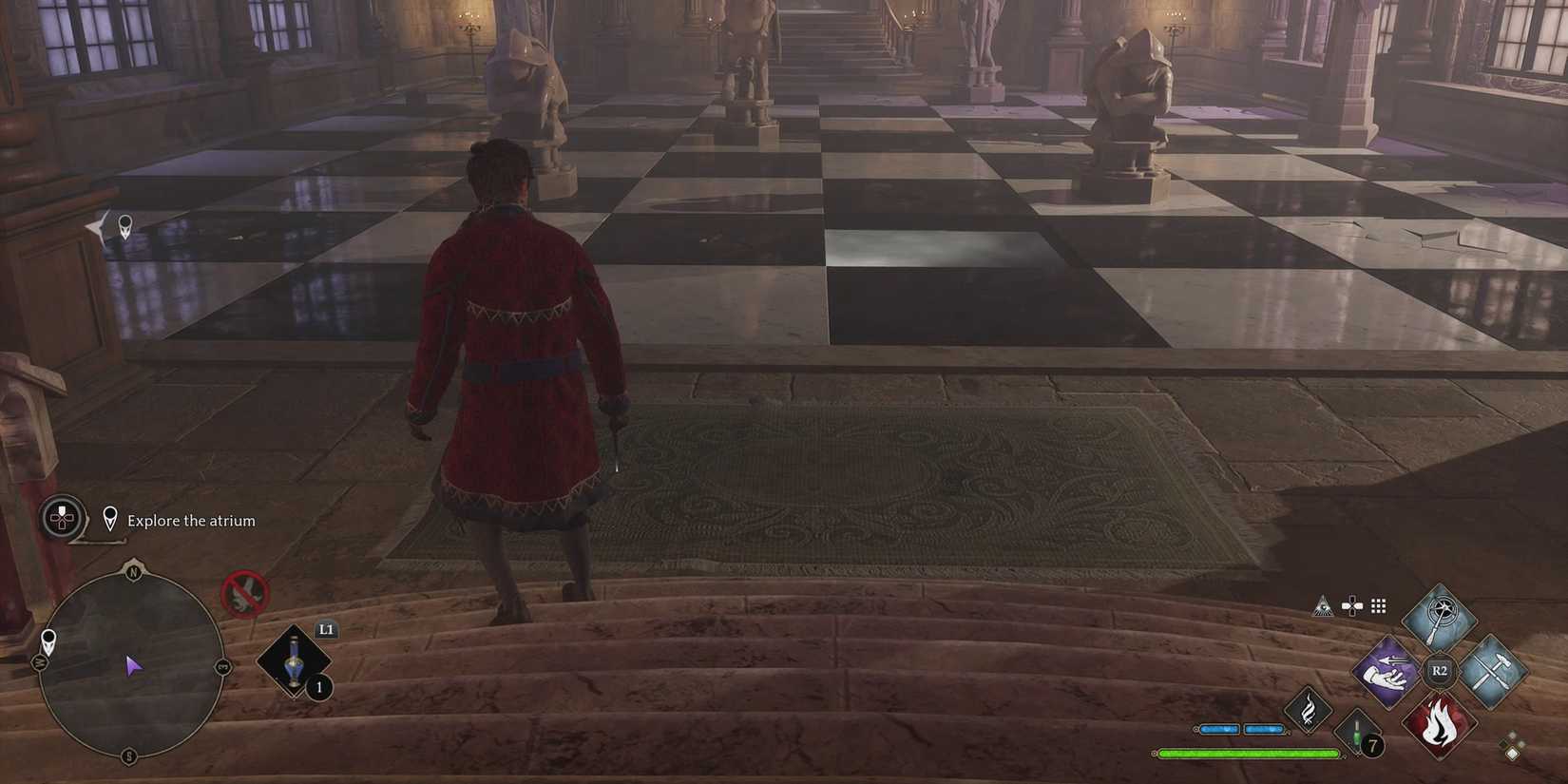Toggle the crossed-out mount restriction icon

(x=246, y=594)
